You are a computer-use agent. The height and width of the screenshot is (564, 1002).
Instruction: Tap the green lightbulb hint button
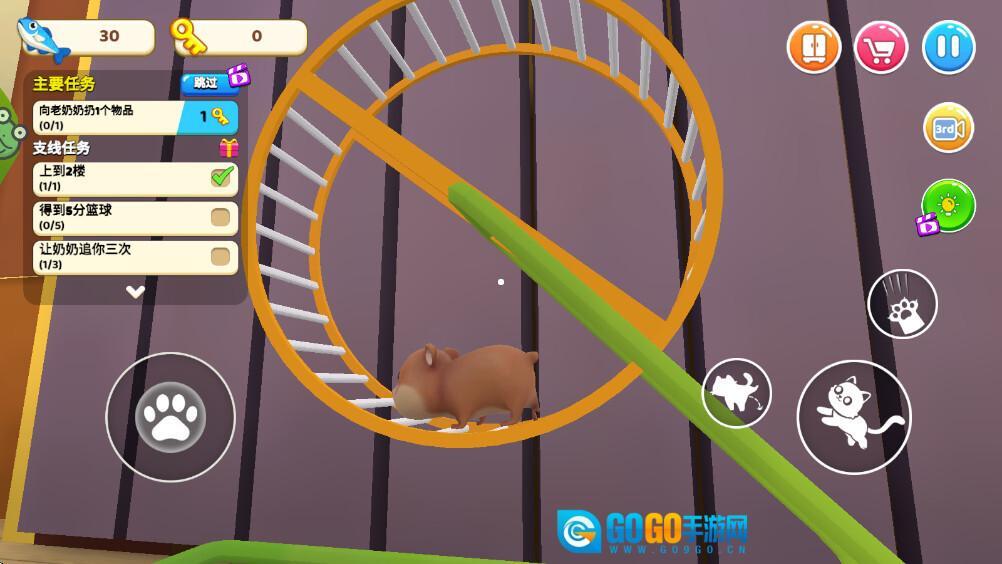tap(947, 206)
